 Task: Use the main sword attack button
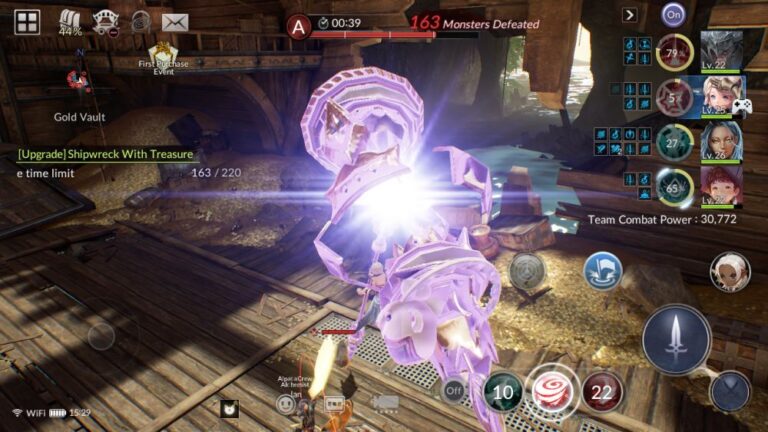(x=676, y=340)
